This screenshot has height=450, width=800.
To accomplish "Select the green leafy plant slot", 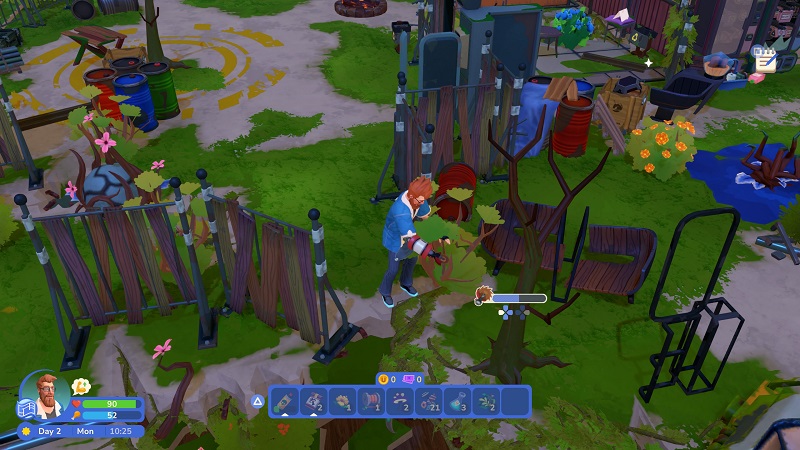I will (487, 401).
